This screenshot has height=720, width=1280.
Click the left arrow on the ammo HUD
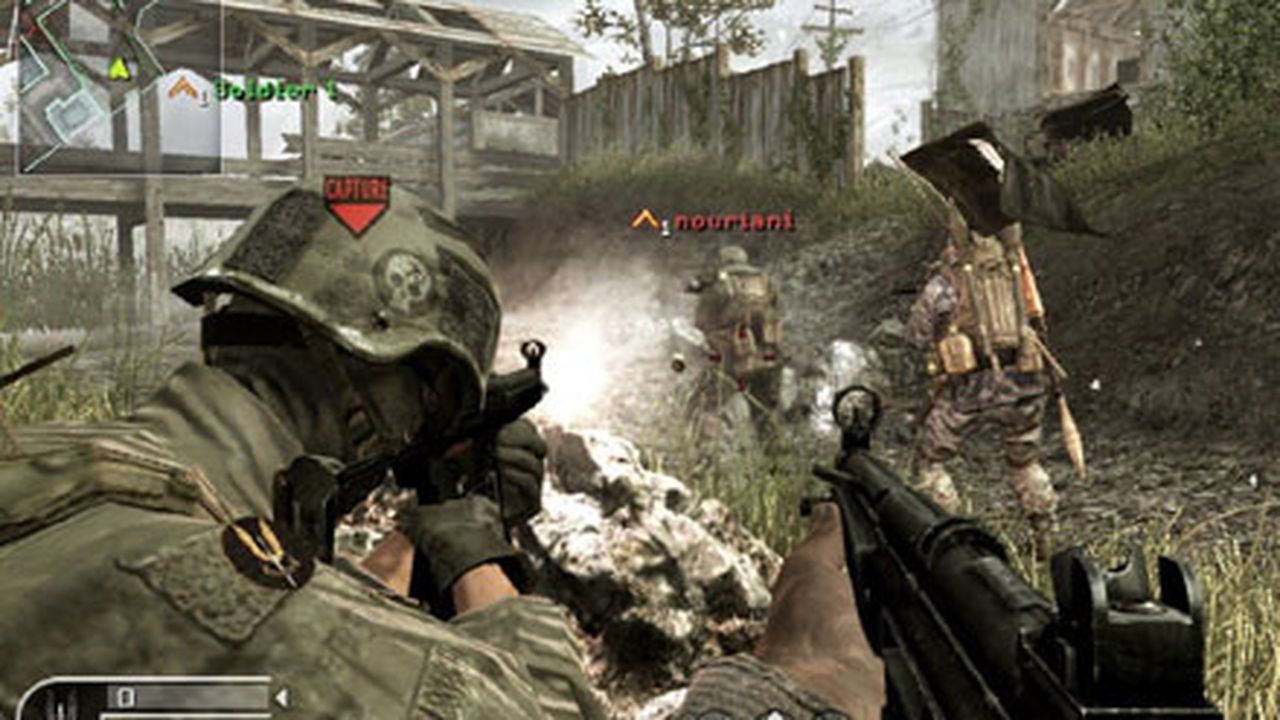(282, 697)
